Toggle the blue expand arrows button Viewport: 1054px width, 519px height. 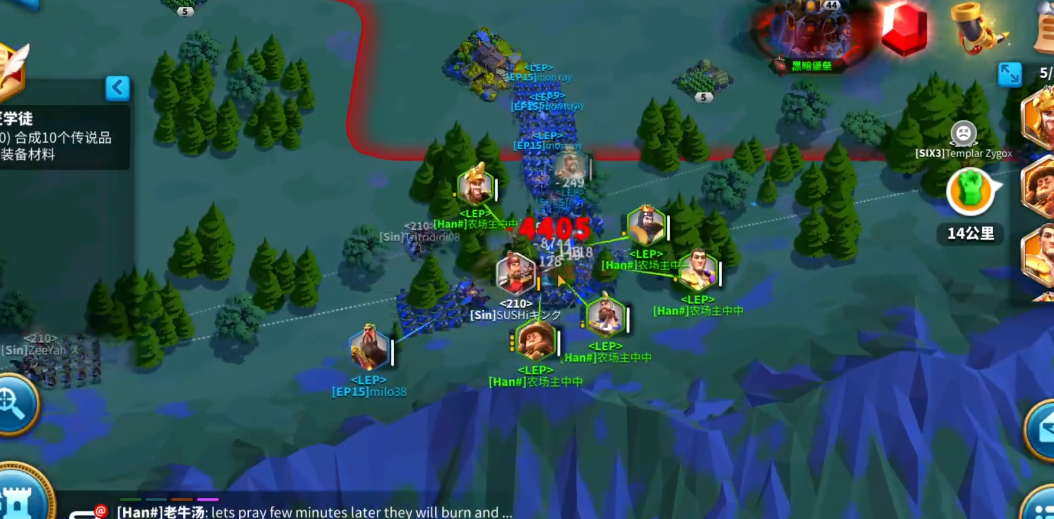[x=1009, y=74]
